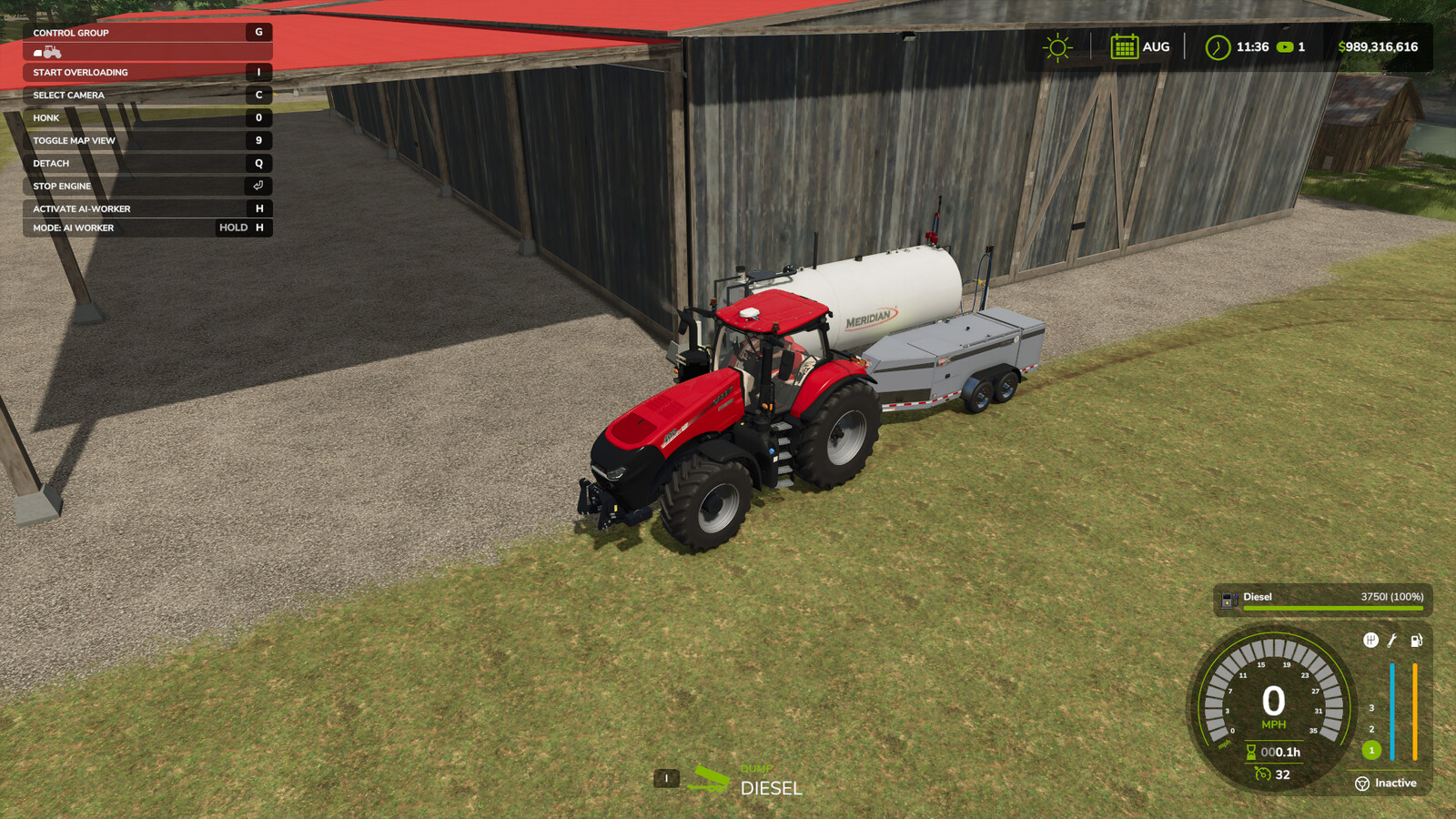
Task: Click the fuel pump icon on the dashboard
Action: 1416,640
